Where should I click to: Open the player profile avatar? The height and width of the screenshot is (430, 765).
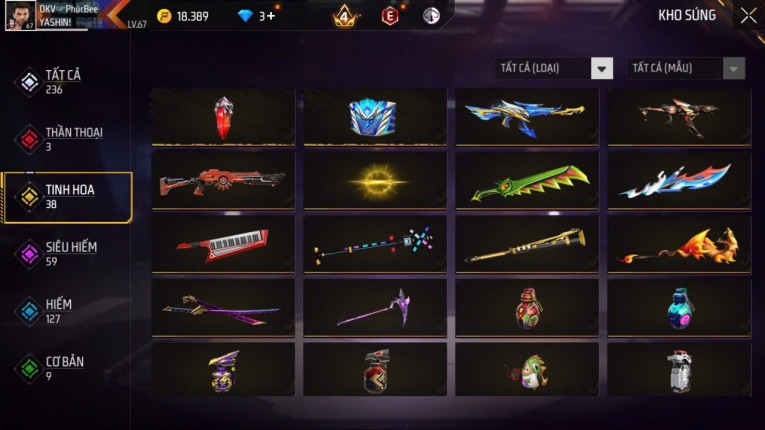[x=19, y=14]
